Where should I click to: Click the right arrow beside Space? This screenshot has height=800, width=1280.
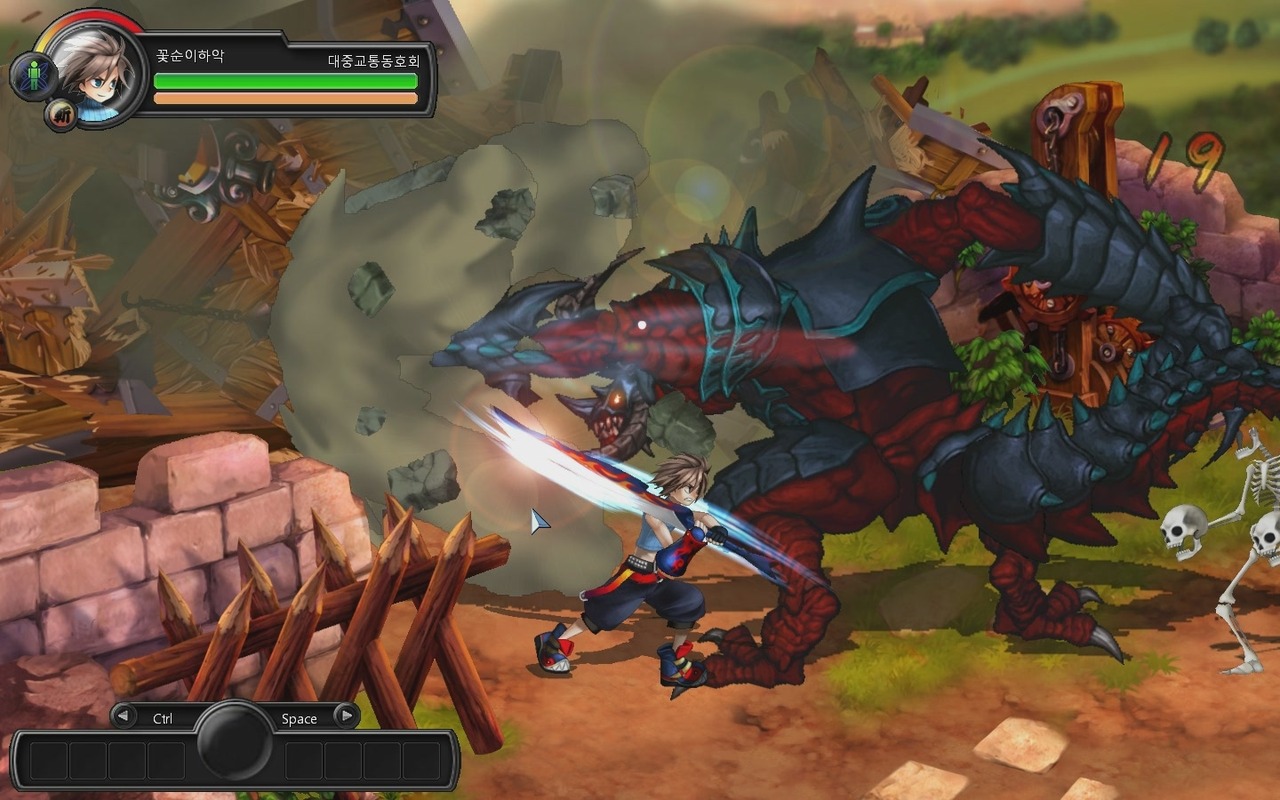346,716
